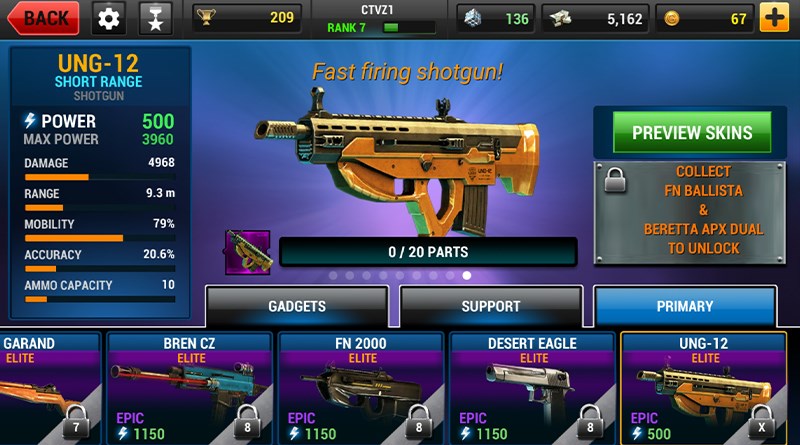Click the UNG-12 parts thumbnail icon
This screenshot has width=800, height=445.
[x=247, y=252]
